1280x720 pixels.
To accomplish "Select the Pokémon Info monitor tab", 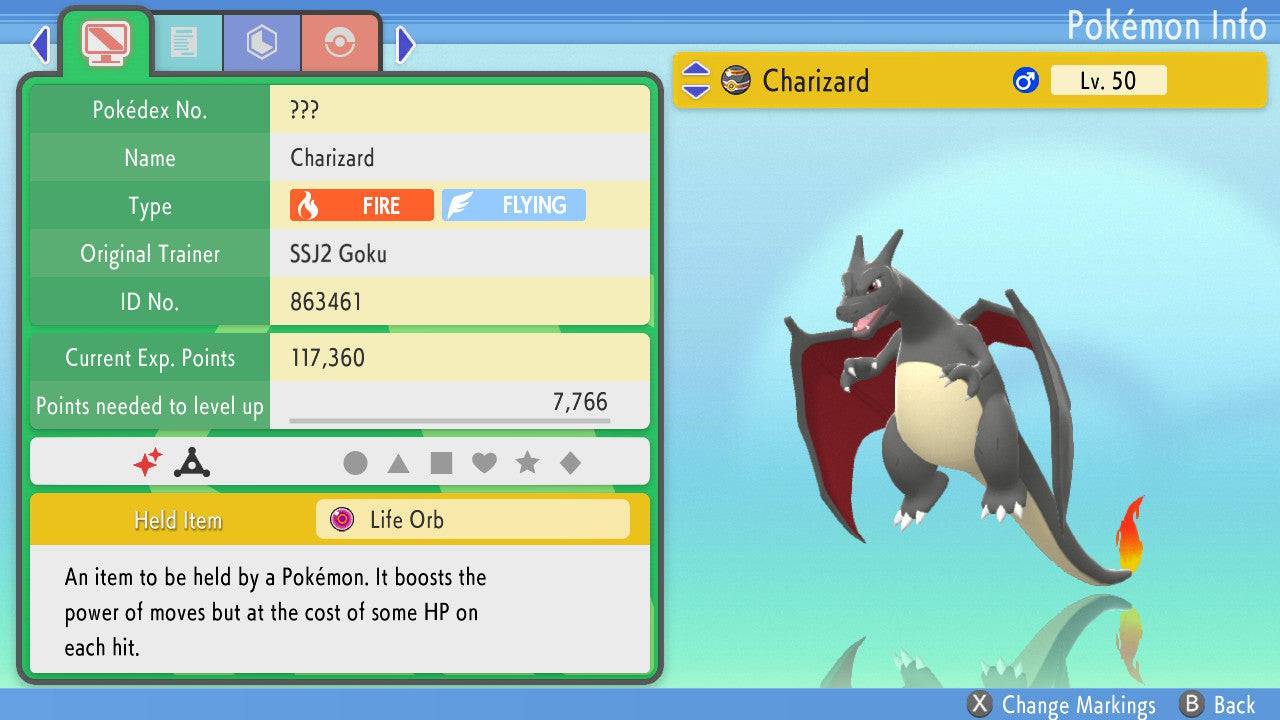I will [x=105, y=41].
